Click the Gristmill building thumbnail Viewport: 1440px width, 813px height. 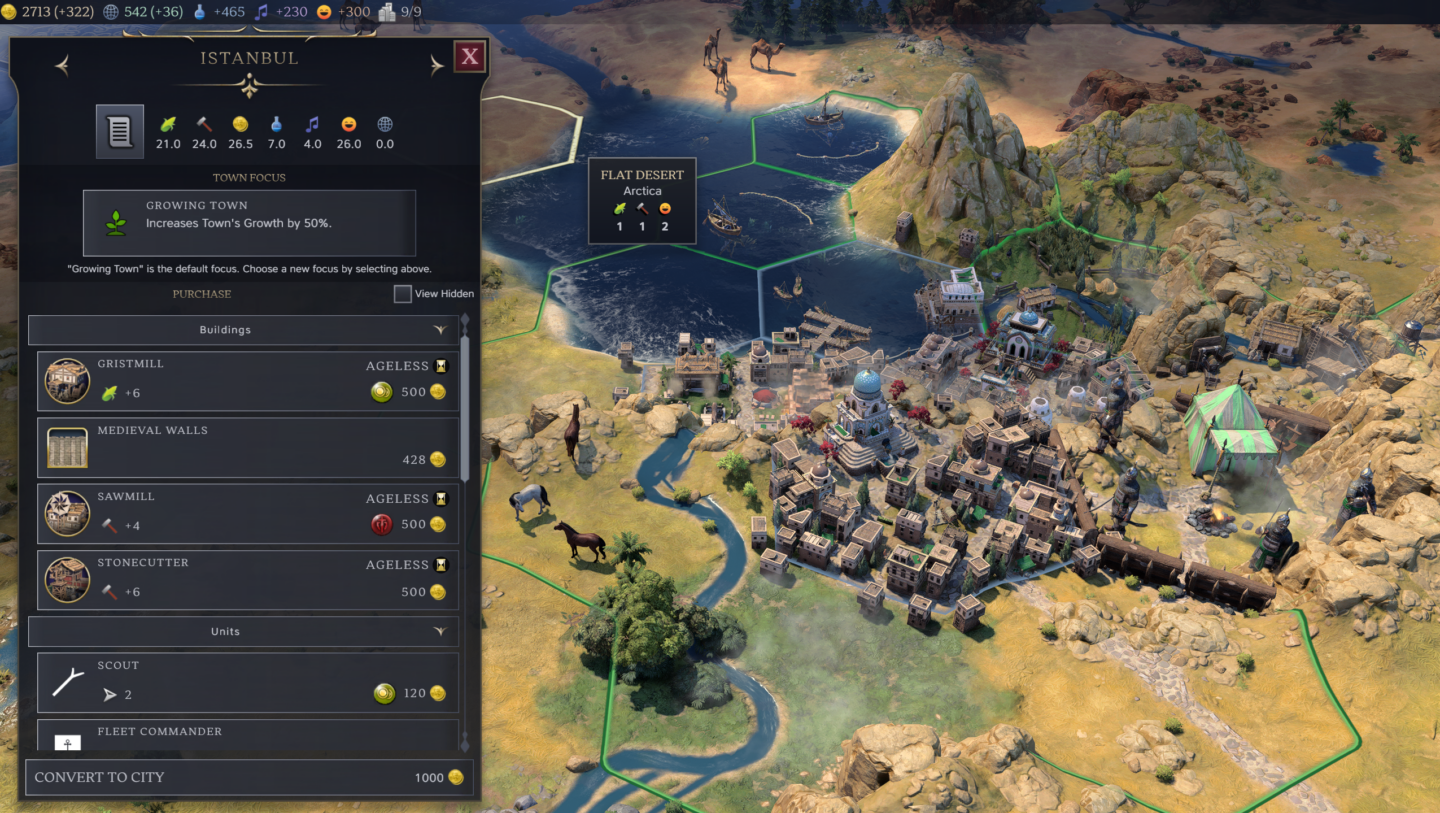[67, 381]
